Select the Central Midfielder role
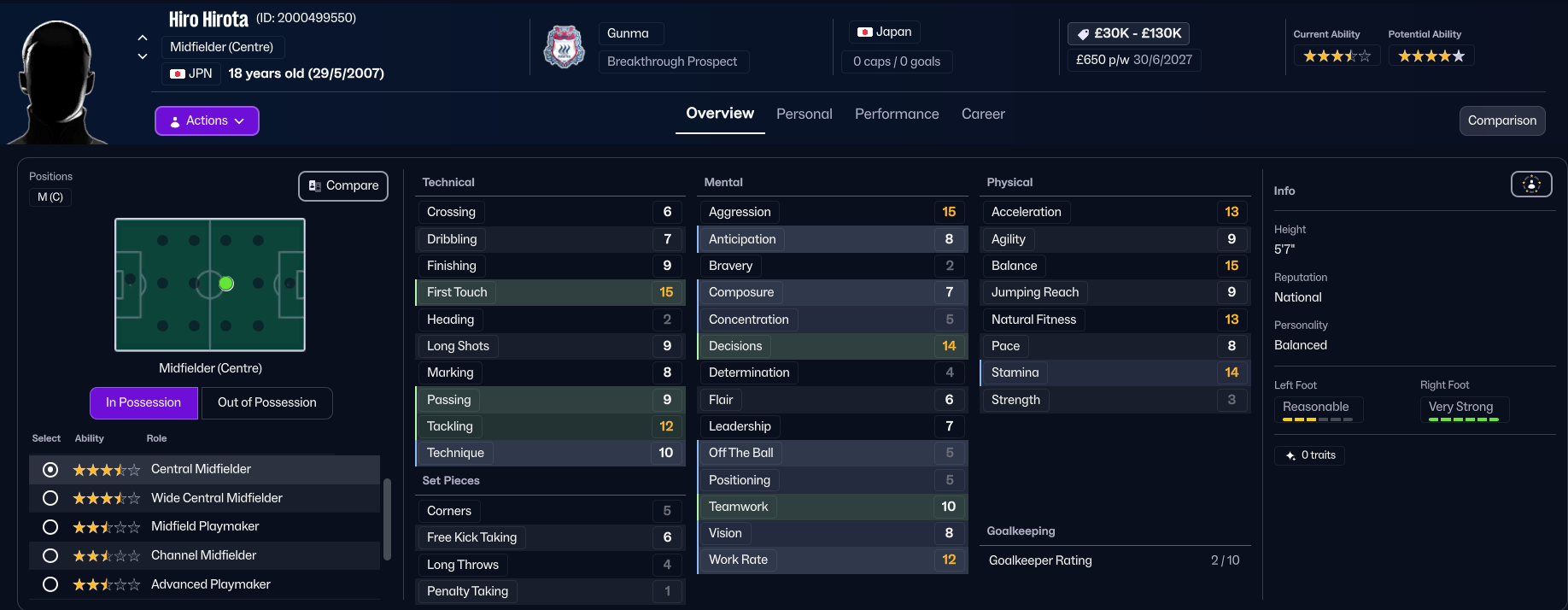The height and width of the screenshot is (610, 1568). 50,469
